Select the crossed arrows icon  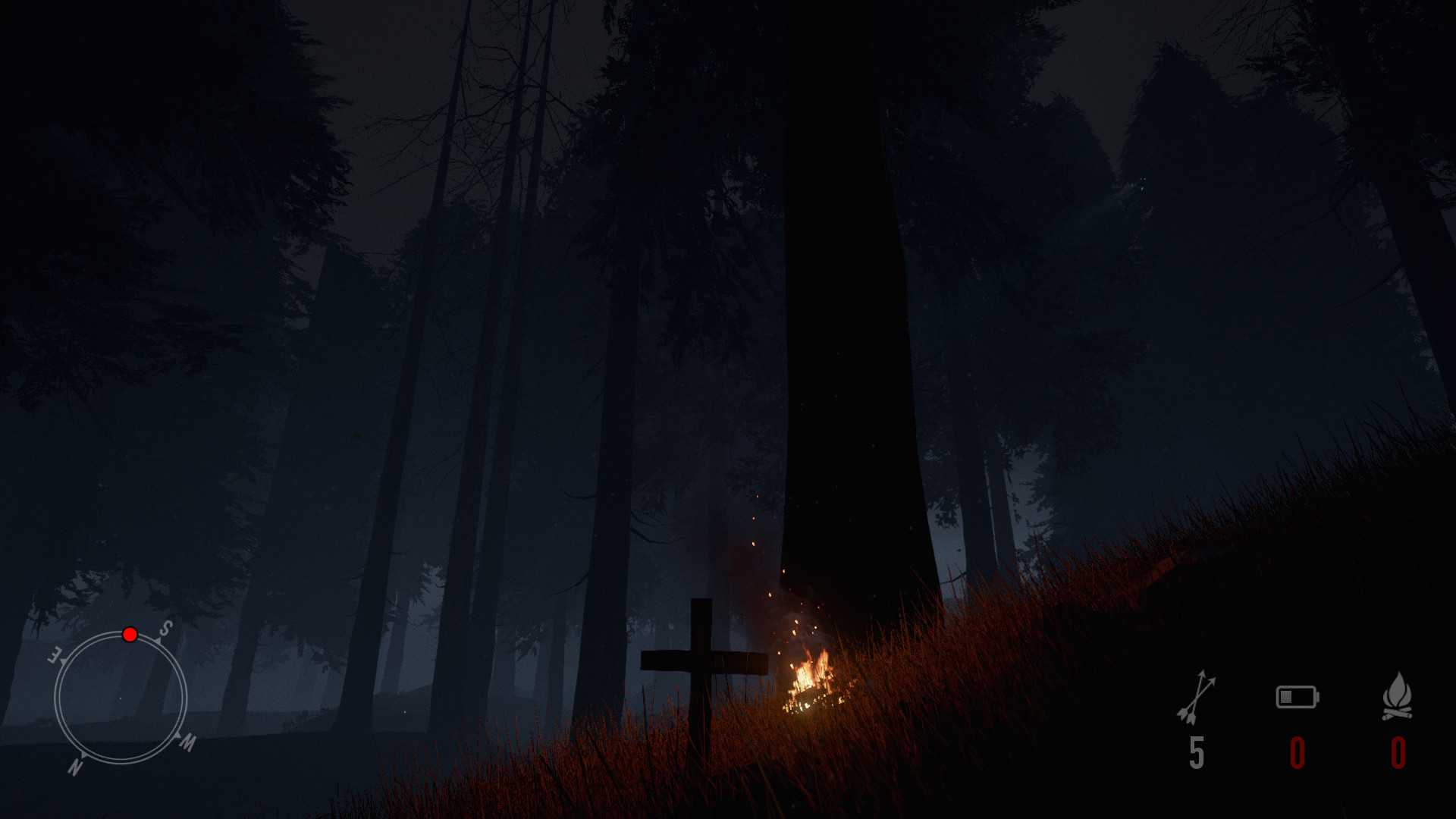(1196, 696)
